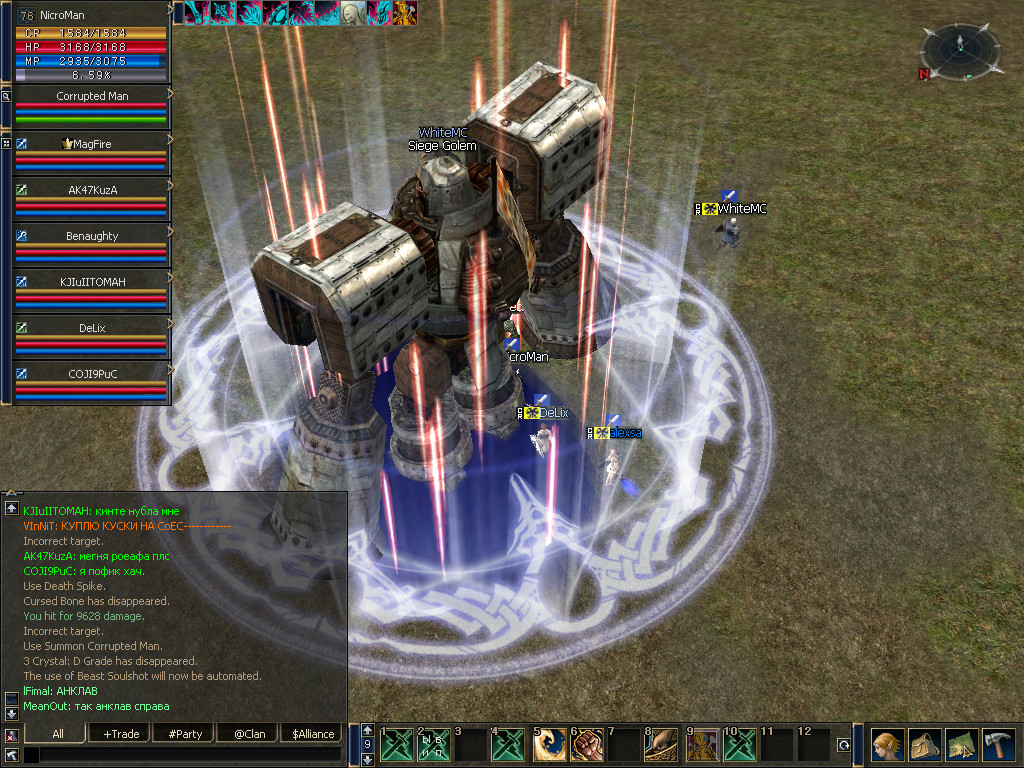
Task: Open the #Party chat tab
Action: tap(185, 734)
